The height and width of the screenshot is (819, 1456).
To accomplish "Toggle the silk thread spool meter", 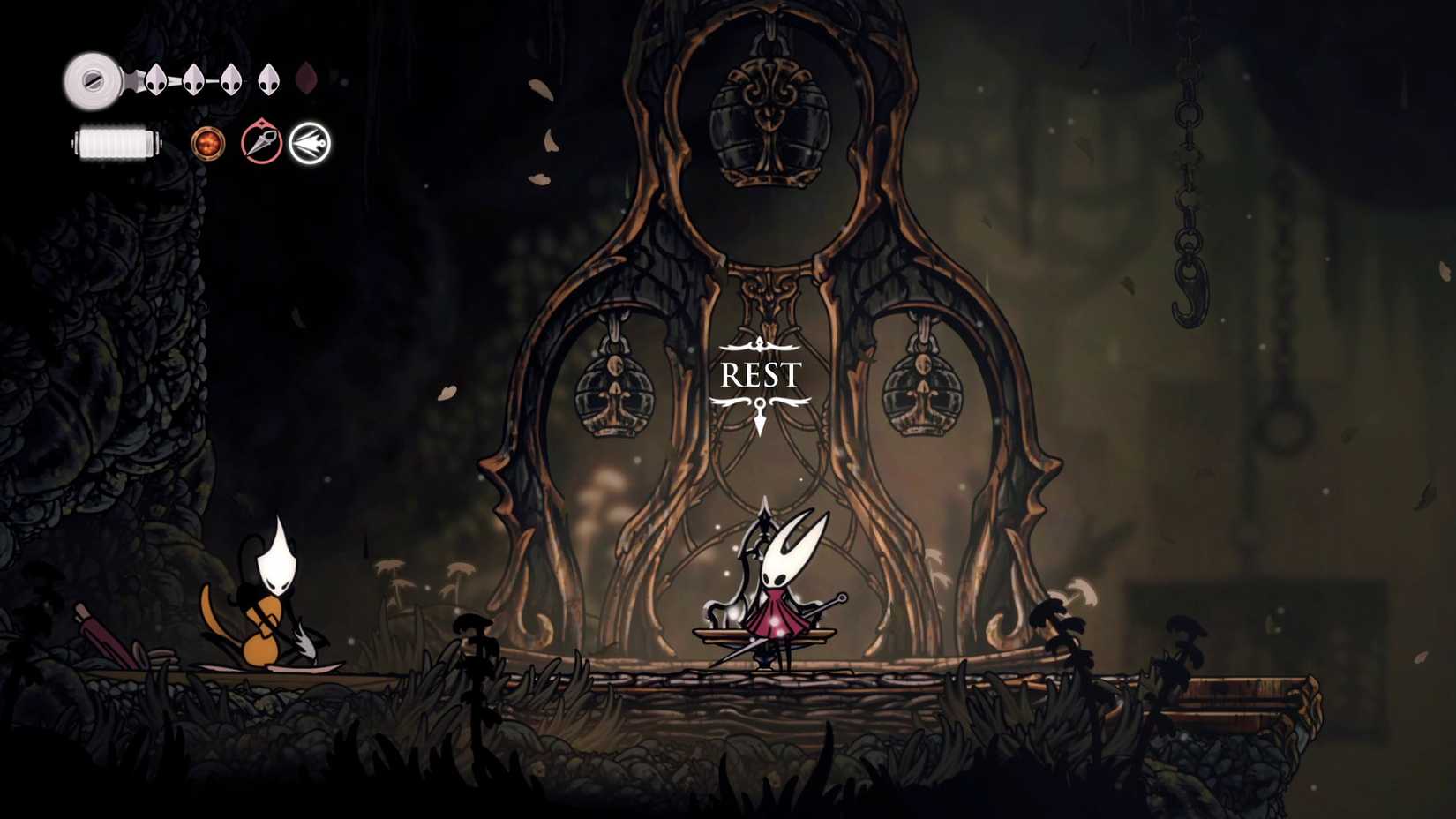I will click(x=115, y=141).
